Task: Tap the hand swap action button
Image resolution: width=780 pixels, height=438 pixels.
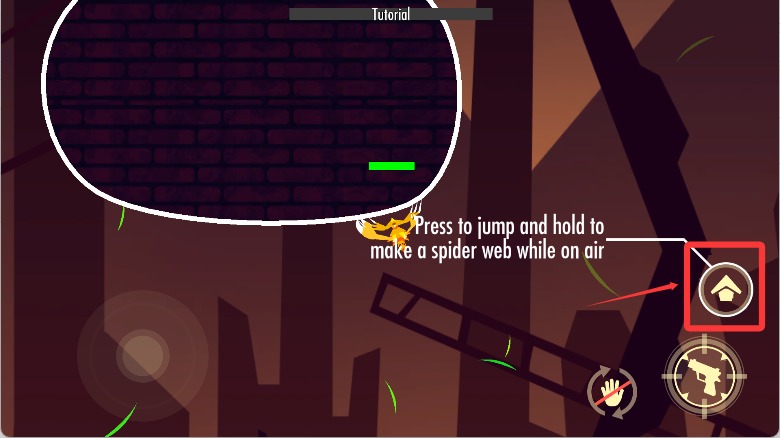Action: (612, 391)
